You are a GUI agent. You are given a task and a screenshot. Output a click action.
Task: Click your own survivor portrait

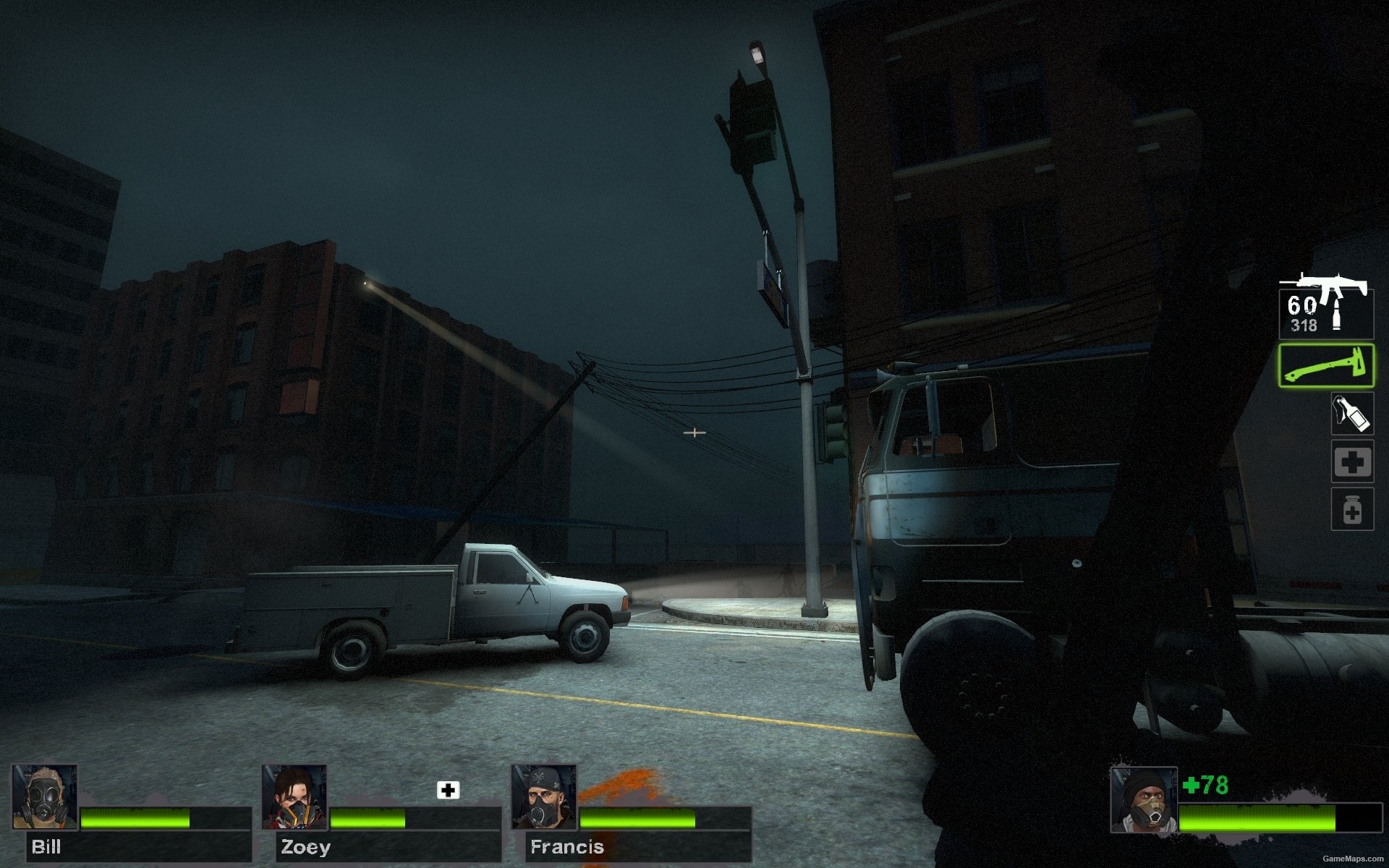(x=1144, y=800)
